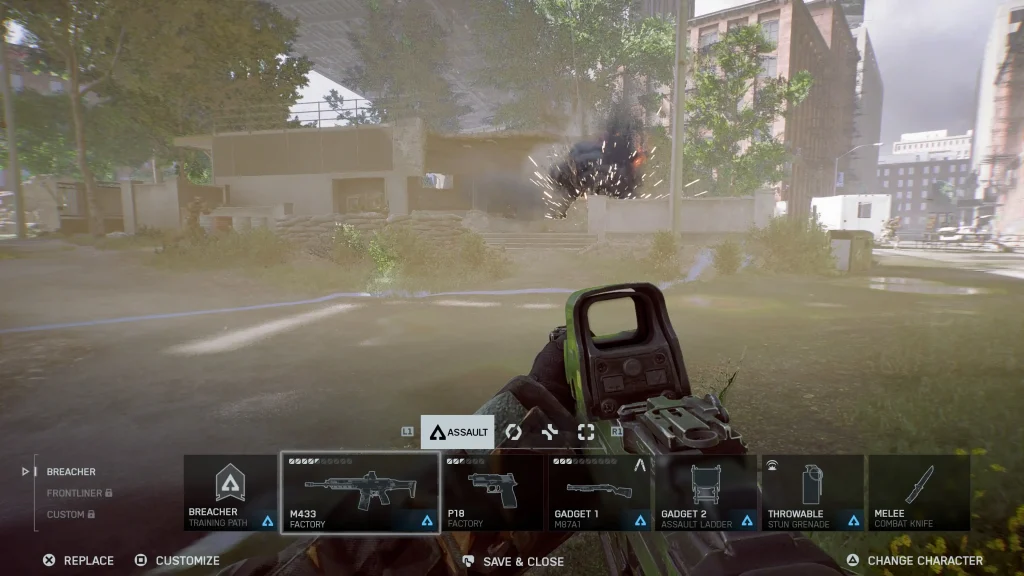
Task: Switch to the Engineer class icon tab
Action: [x=513, y=432]
